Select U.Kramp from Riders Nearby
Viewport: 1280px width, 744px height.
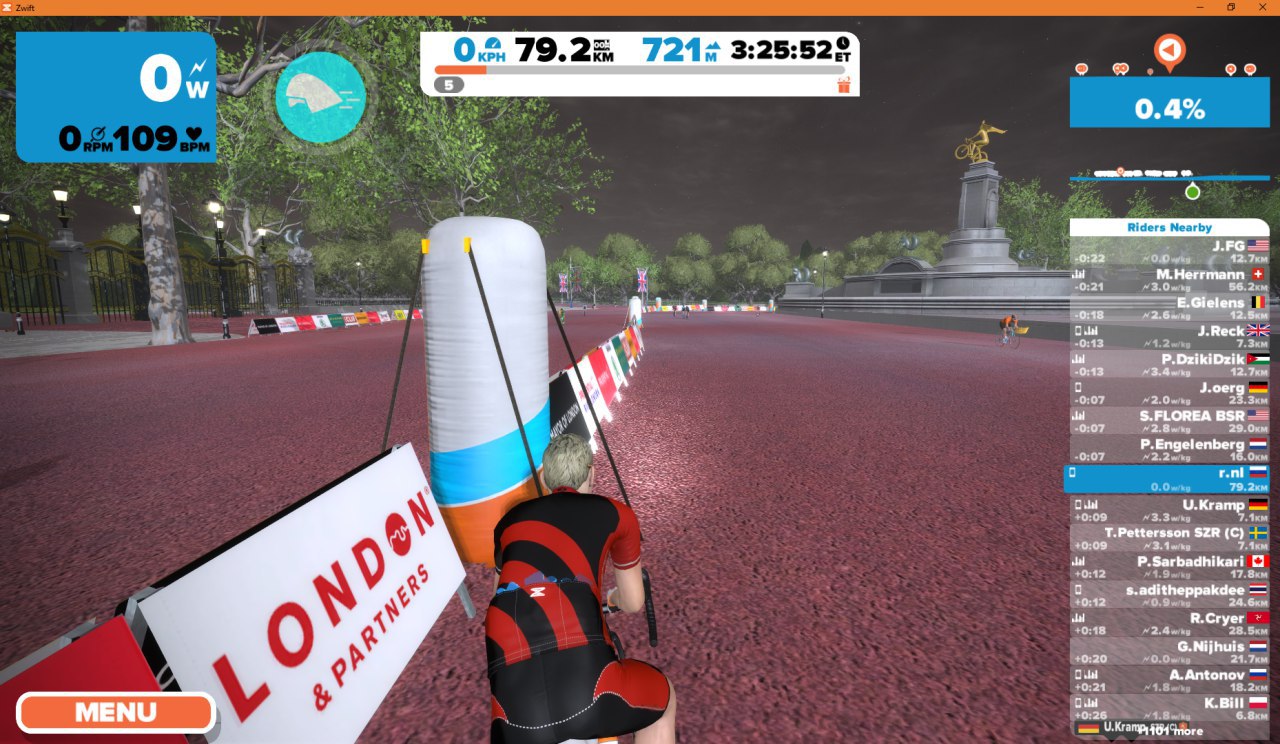[1169, 510]
